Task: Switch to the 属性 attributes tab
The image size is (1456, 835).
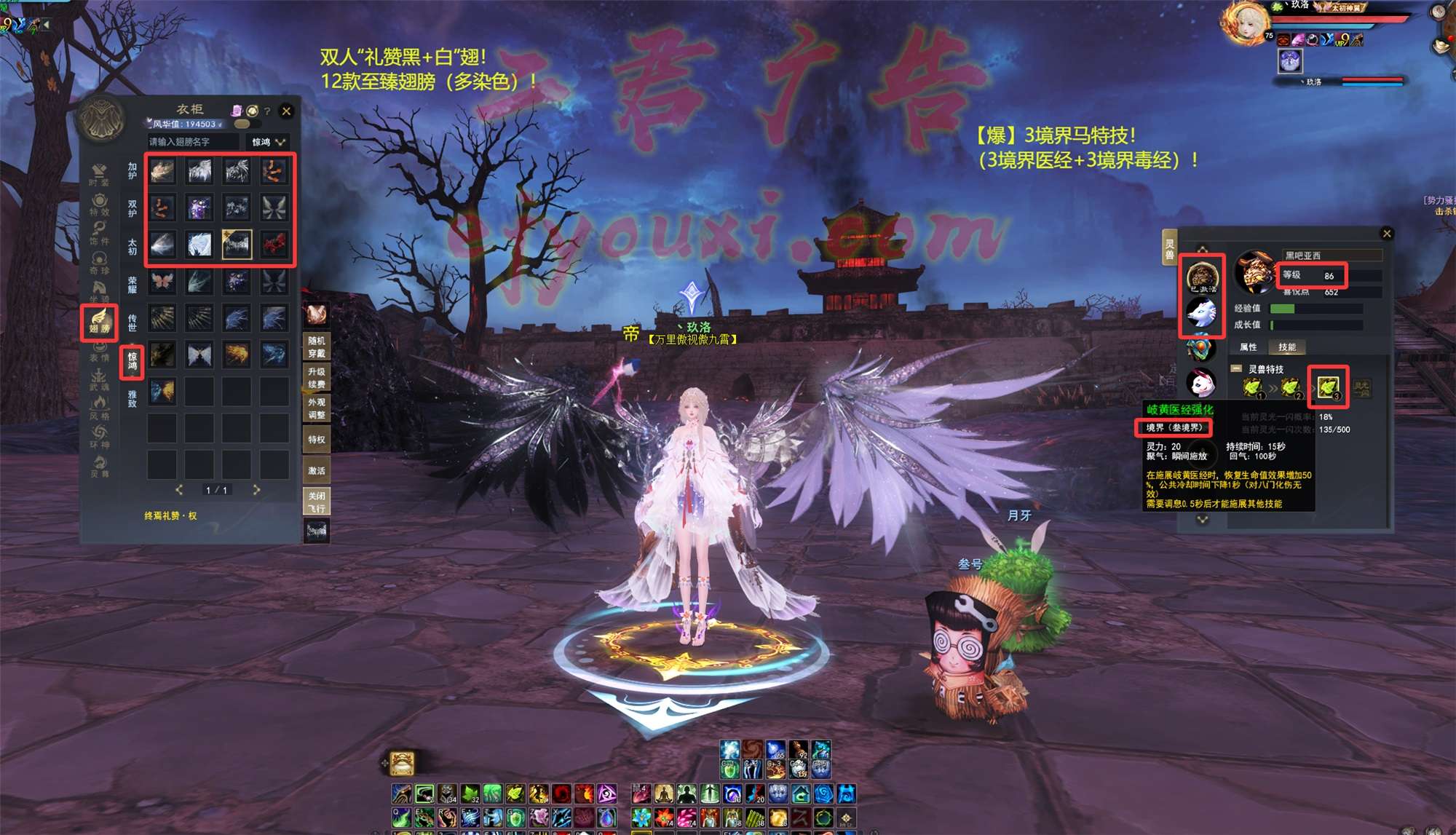Action: [x=1249, y=347]
